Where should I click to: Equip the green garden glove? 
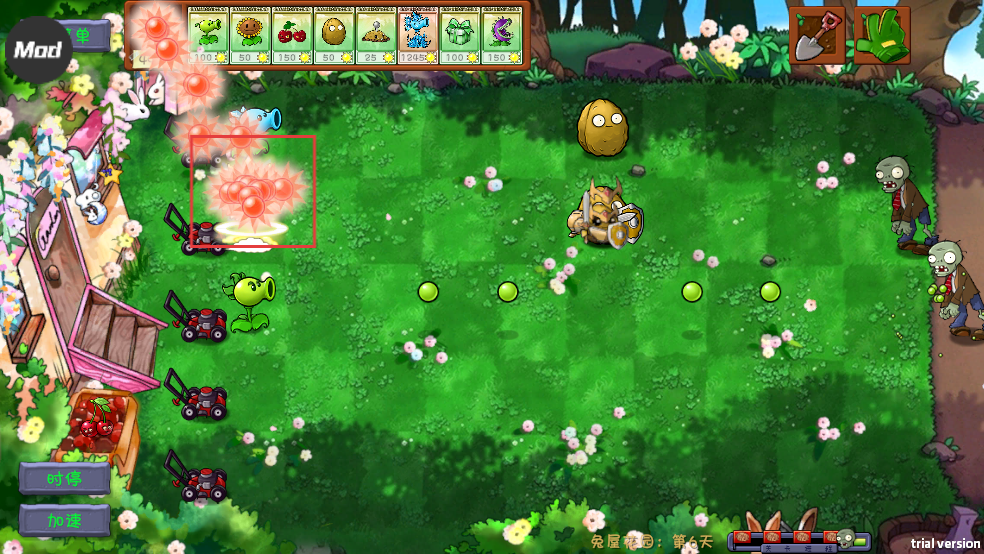(x=881, y=36)
